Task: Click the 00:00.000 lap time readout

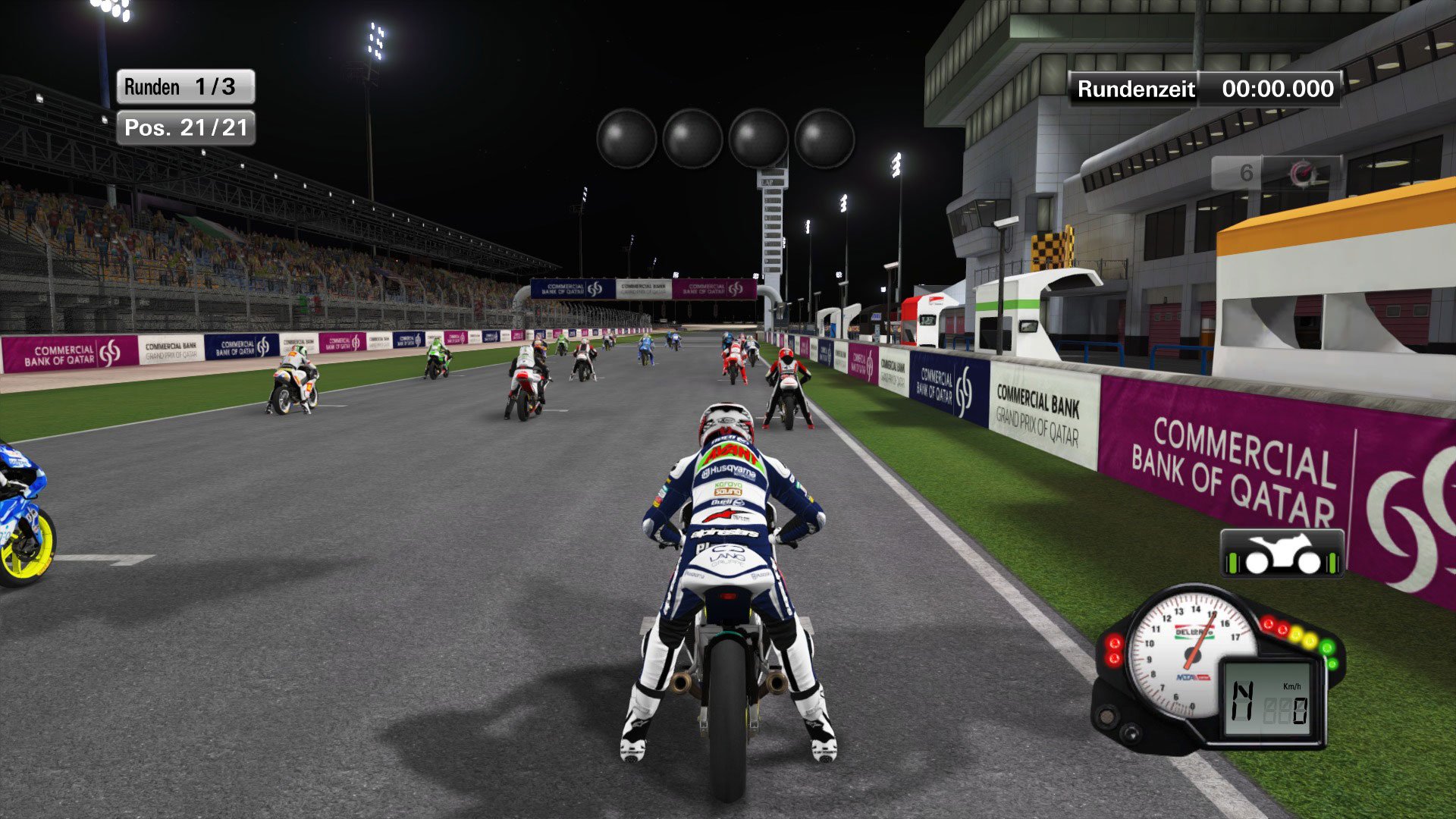Action: [1278, 89]
